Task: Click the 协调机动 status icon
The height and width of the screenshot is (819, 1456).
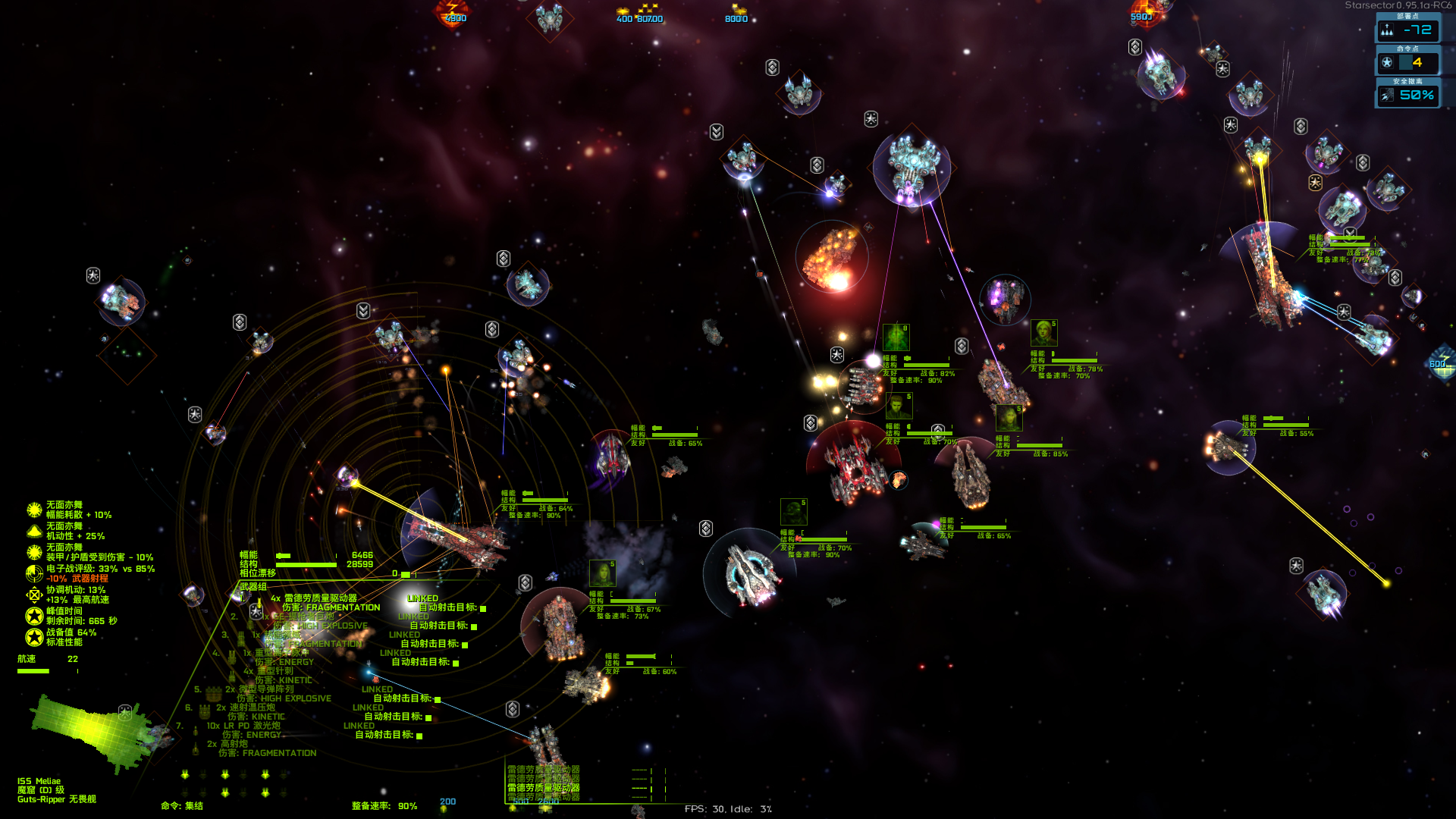Action: pyautogui.click(x=34, y=595)
